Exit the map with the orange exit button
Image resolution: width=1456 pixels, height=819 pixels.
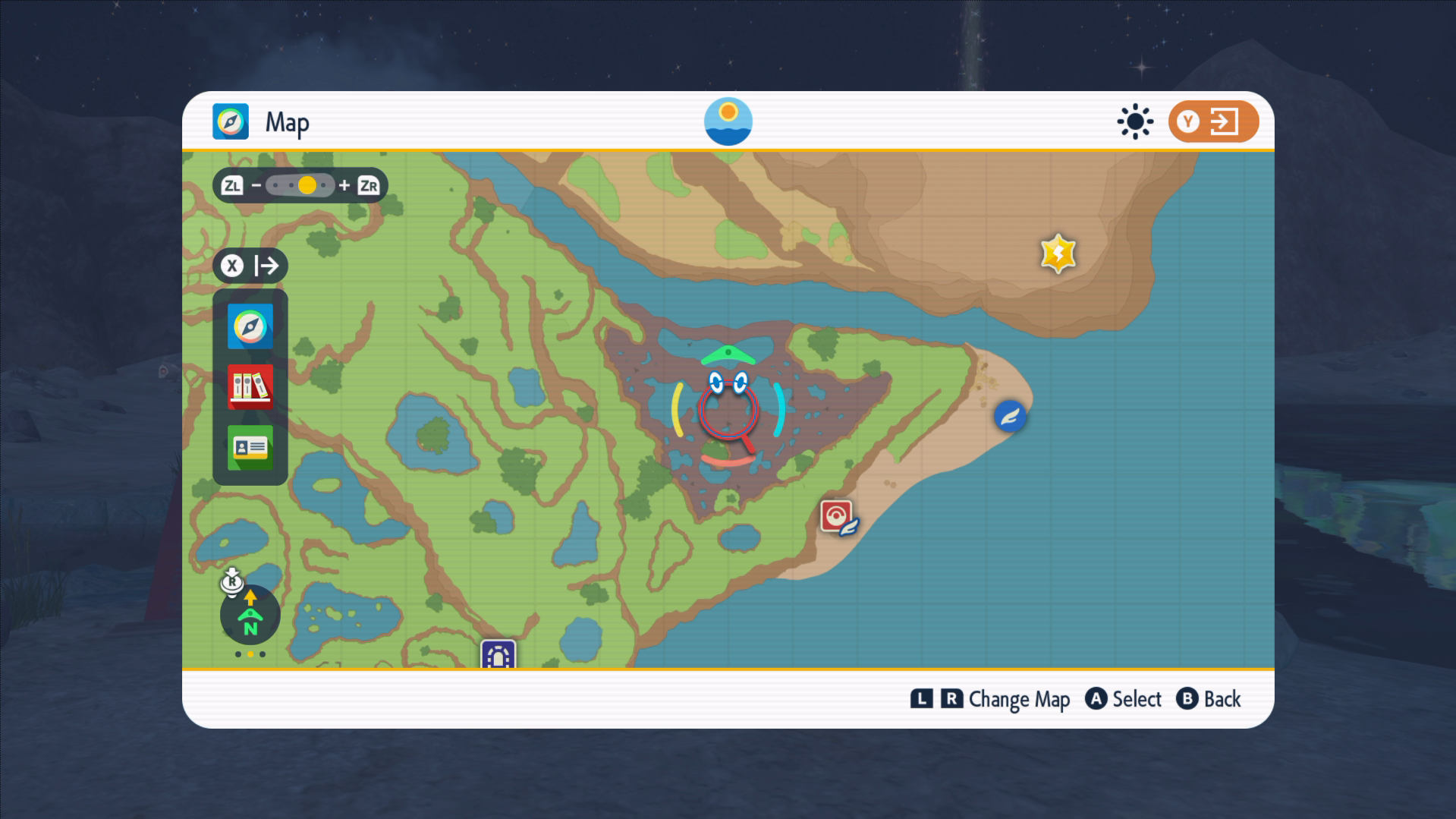(x=1212, y=121)
